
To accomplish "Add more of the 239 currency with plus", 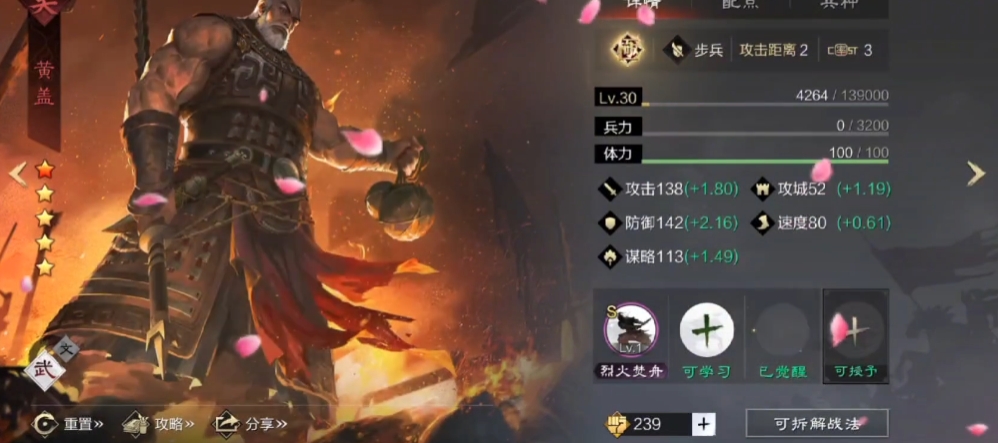I will pyautogui.click(x=704, y=424).
